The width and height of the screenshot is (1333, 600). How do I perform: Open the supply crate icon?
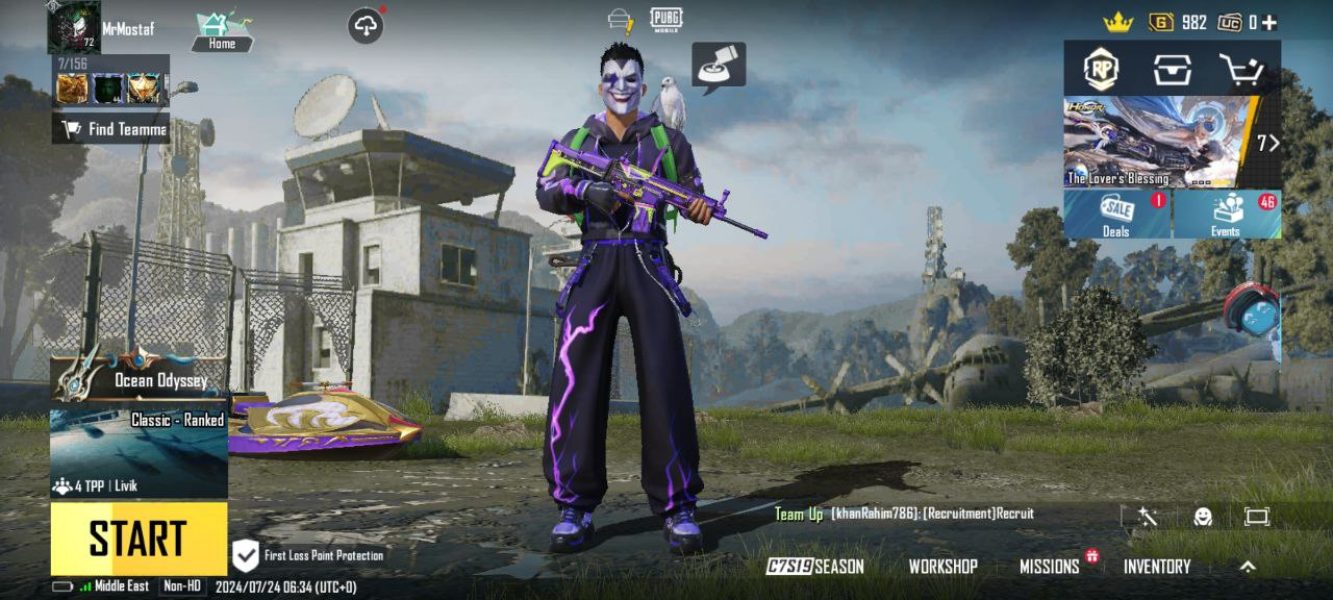1172,69
